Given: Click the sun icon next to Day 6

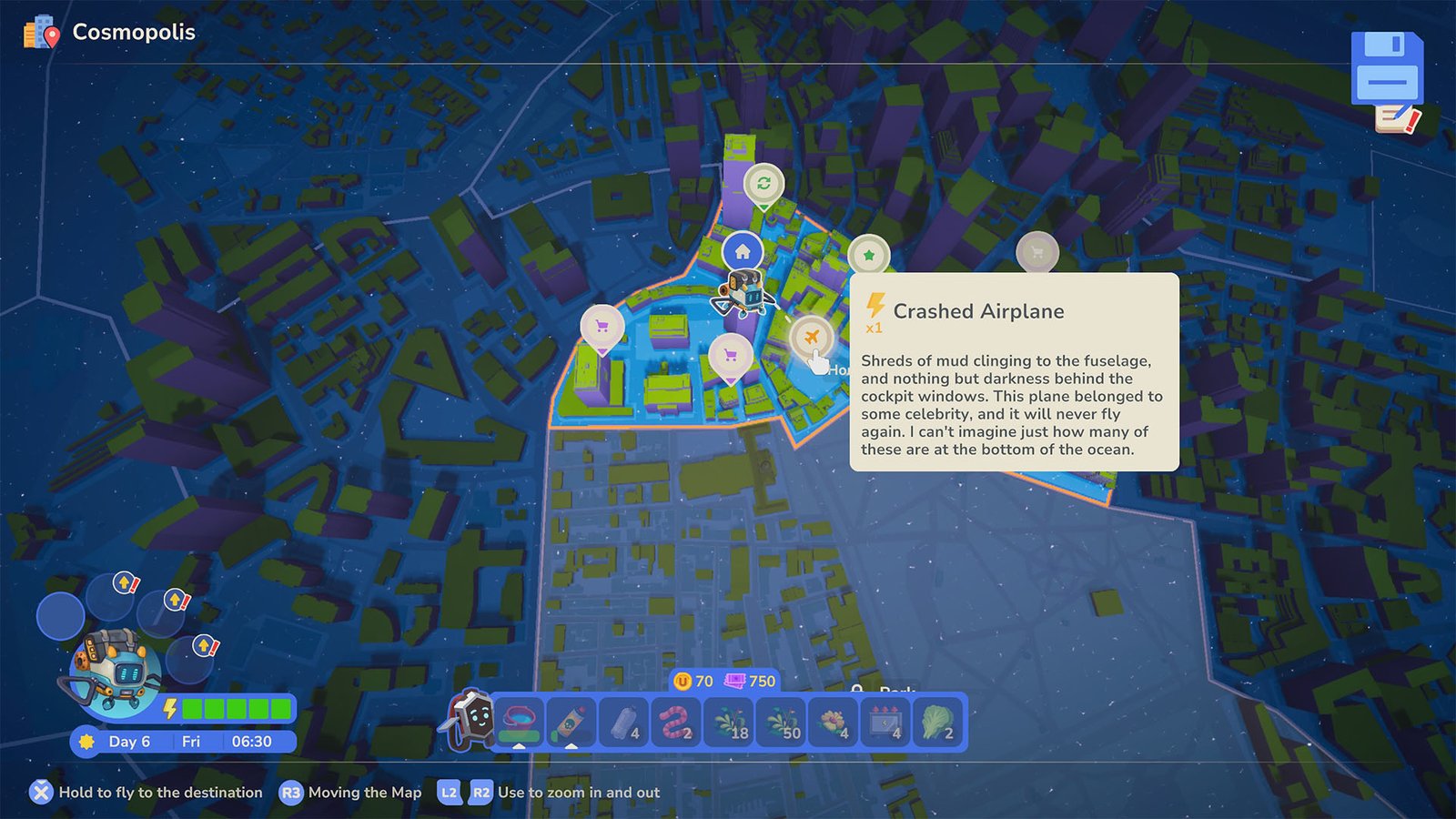Looking at the screenshot, I should 87,742.
